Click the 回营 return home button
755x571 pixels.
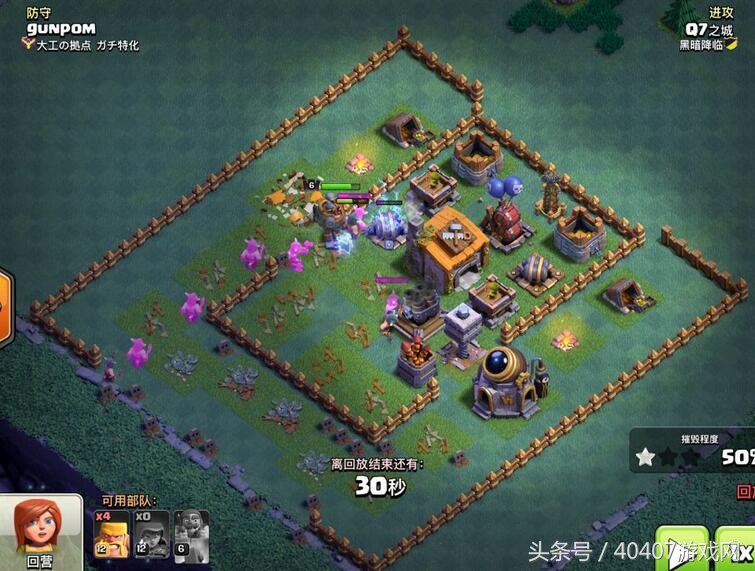click(x=39, y=534)
